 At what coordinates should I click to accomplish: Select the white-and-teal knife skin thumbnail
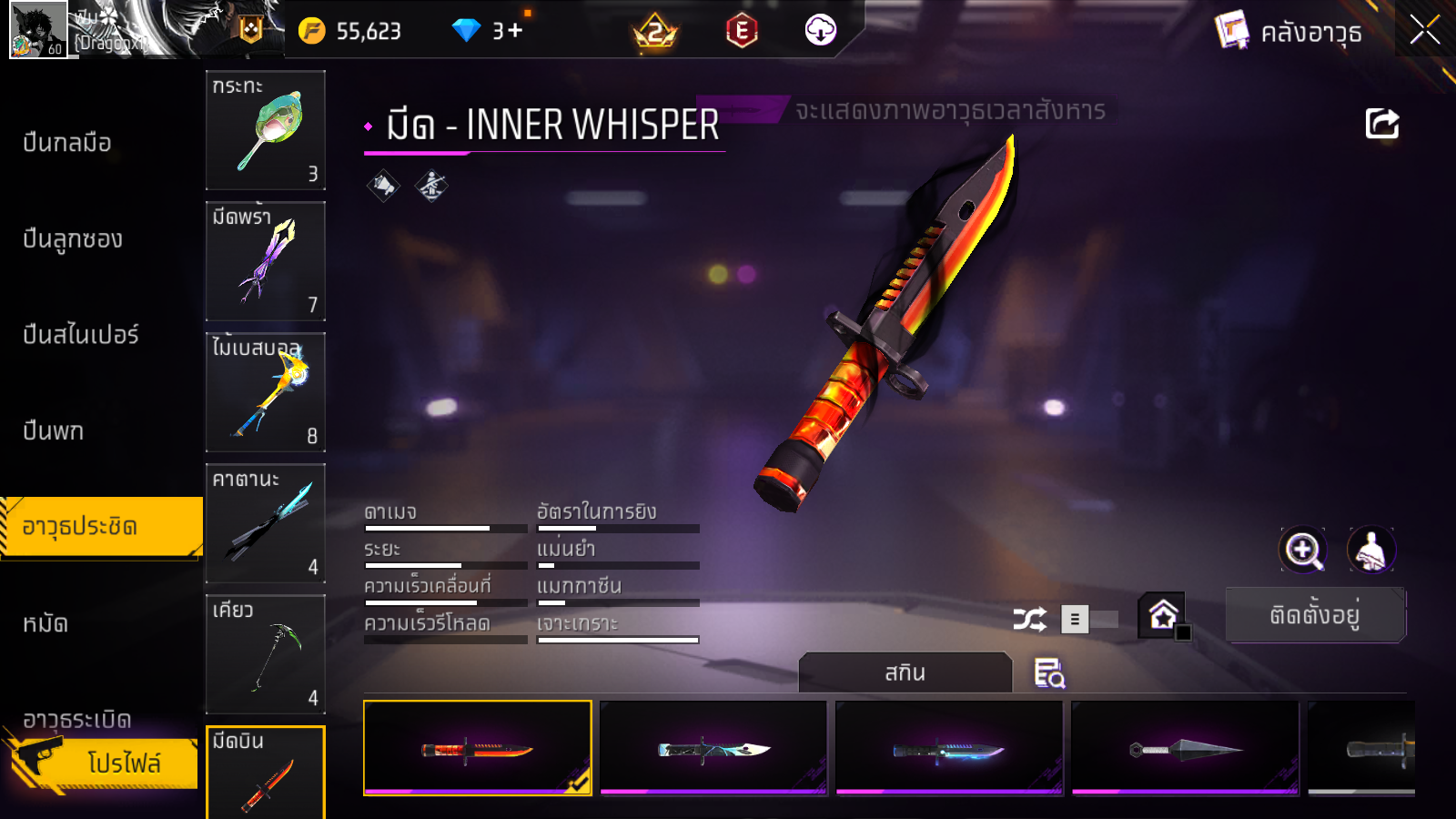(x=713, y=748)
